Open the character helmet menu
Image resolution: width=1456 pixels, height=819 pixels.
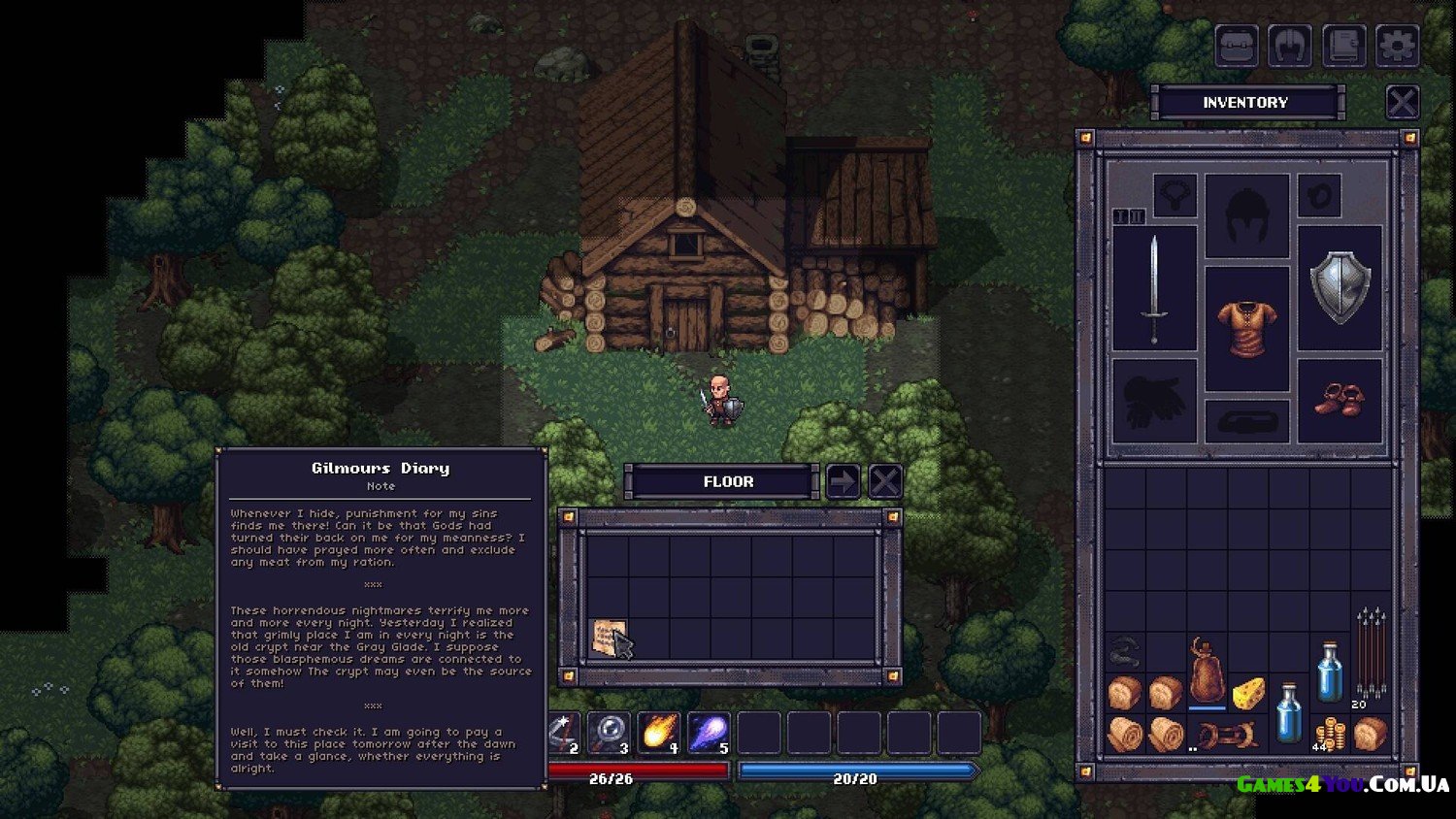tap(1290, 46)
